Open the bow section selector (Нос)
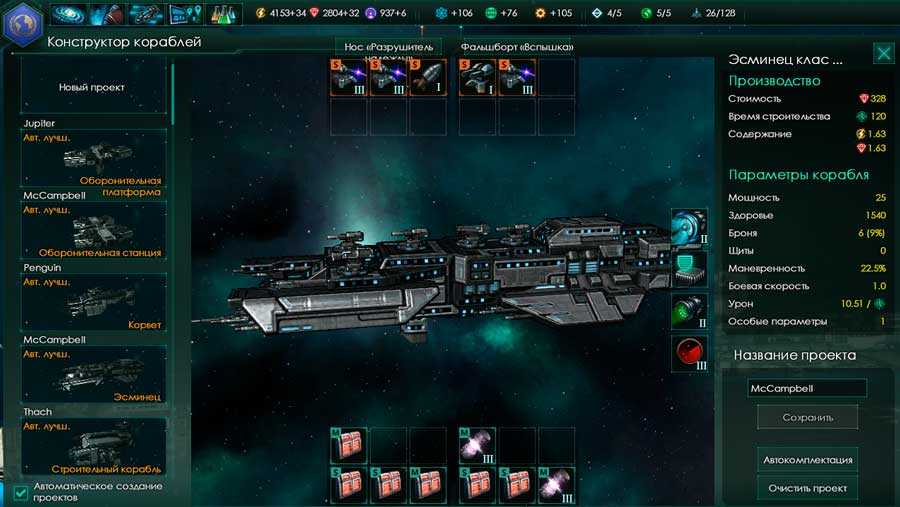 (x=390, y=47)
